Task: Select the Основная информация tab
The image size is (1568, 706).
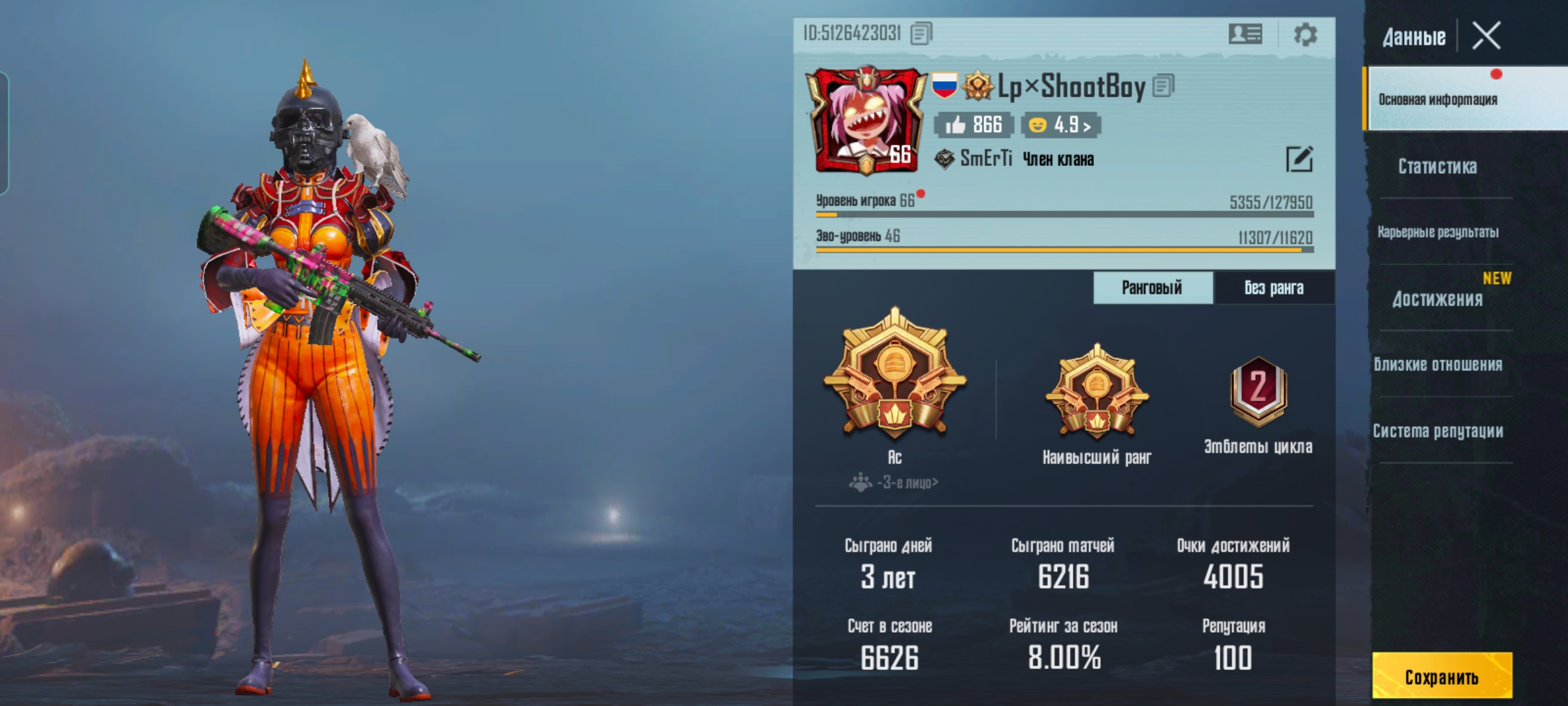Action: point(1438,99)
